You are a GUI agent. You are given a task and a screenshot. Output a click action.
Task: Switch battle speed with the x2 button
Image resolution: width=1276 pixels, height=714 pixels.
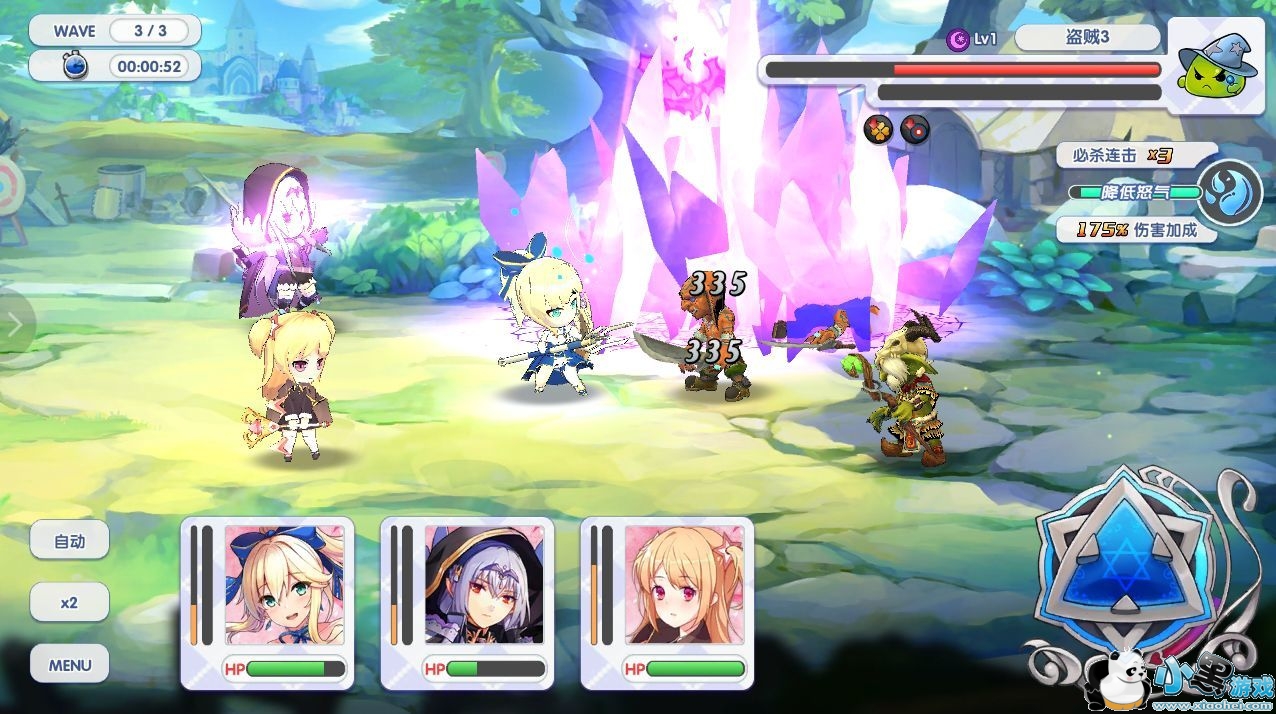coord(69,603)
